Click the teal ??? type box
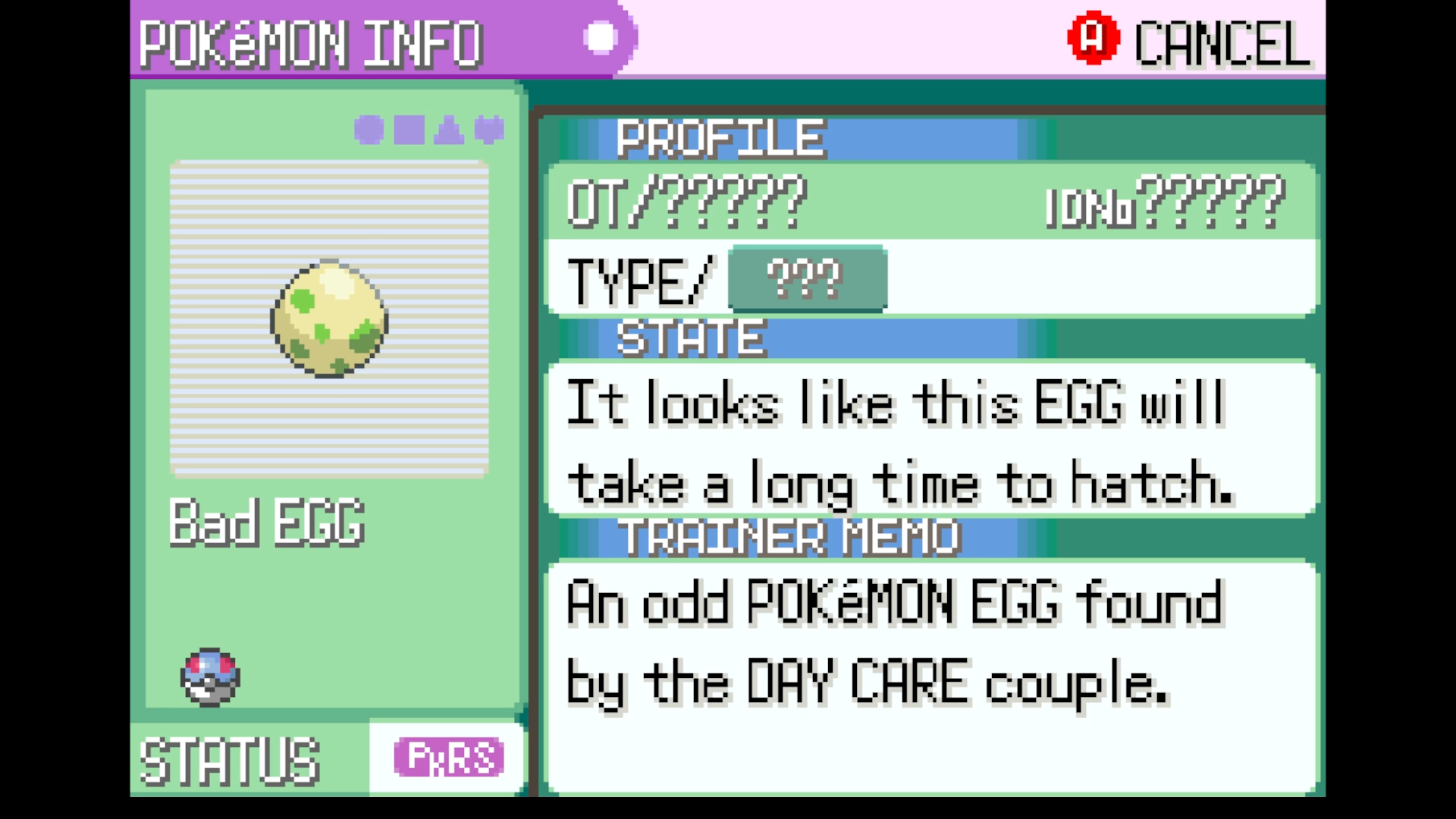 (806, 281)
